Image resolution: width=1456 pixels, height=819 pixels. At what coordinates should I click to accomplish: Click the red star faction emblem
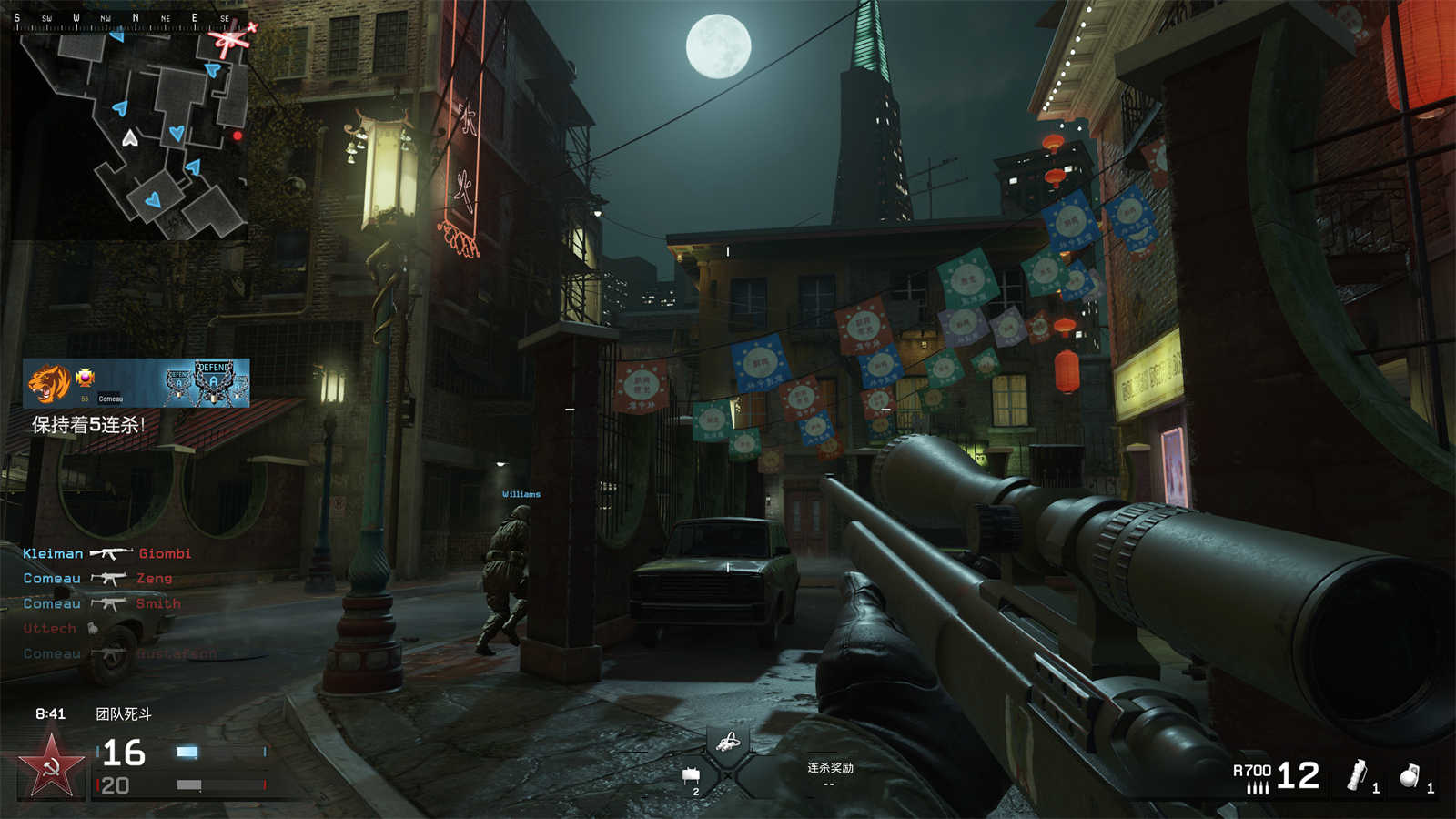tap(52, 766)
